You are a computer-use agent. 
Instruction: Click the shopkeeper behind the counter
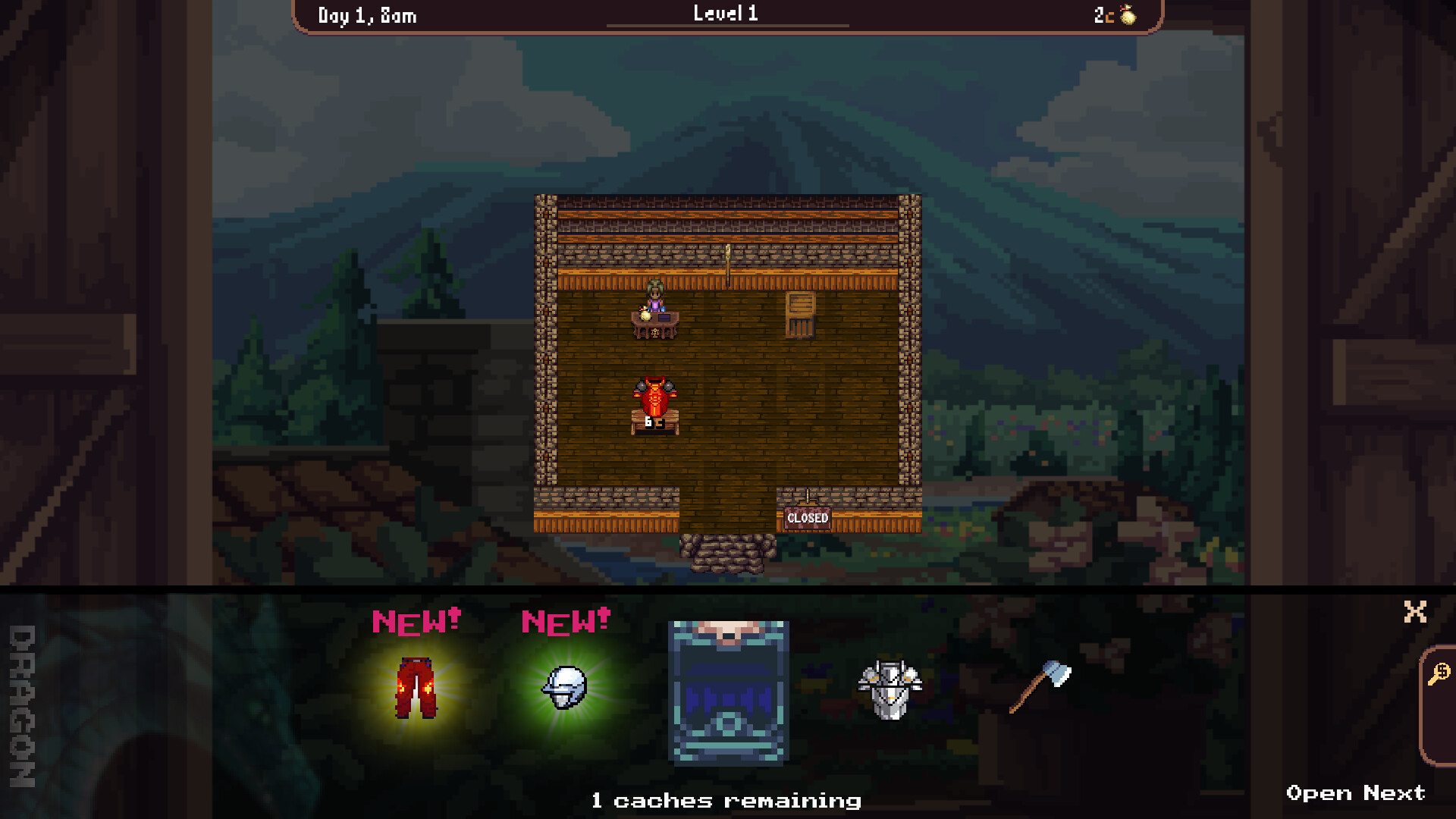point(654,296)
